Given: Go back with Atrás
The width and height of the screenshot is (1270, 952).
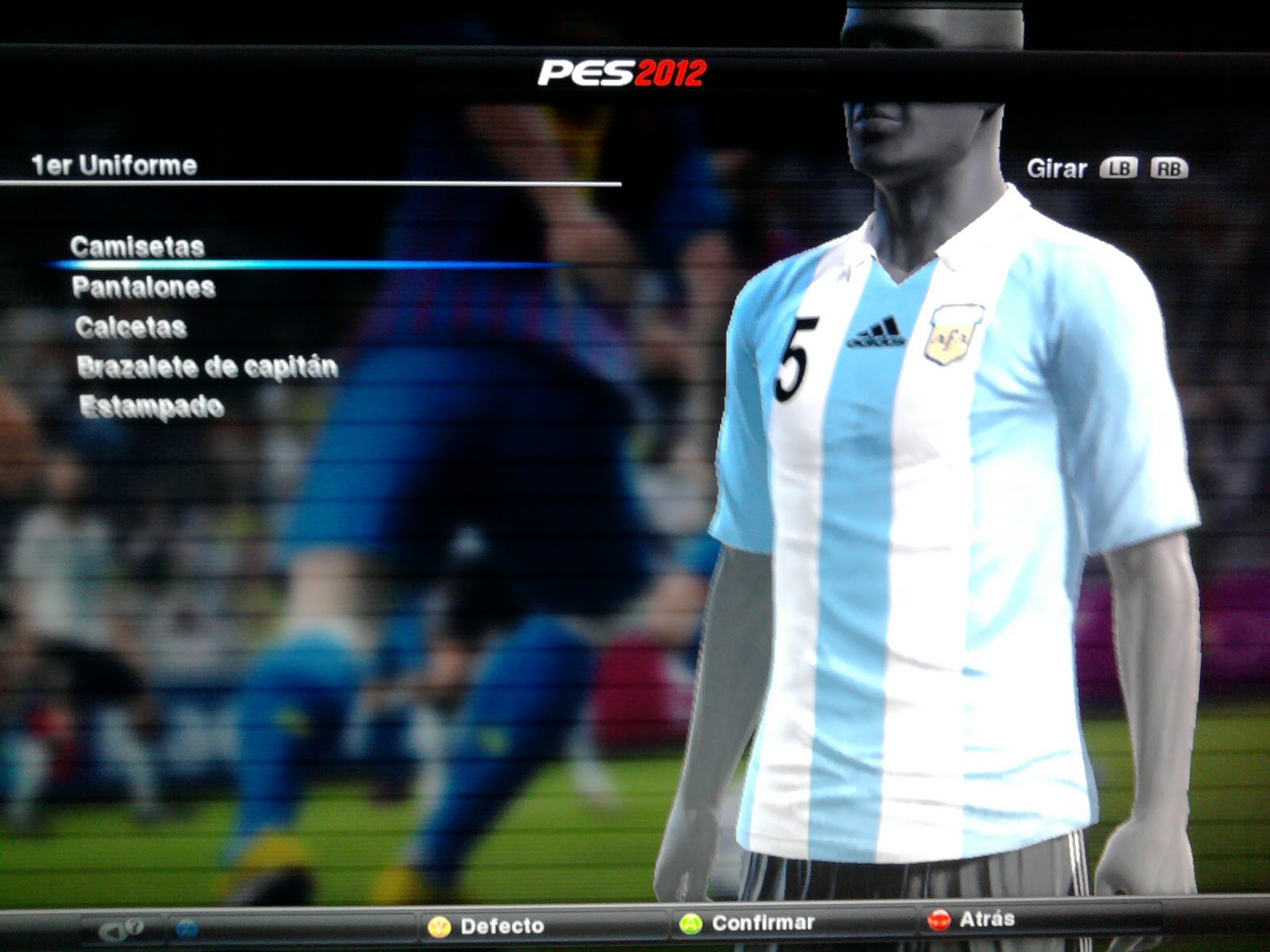Looking at the screenshot, I should 972,919.
